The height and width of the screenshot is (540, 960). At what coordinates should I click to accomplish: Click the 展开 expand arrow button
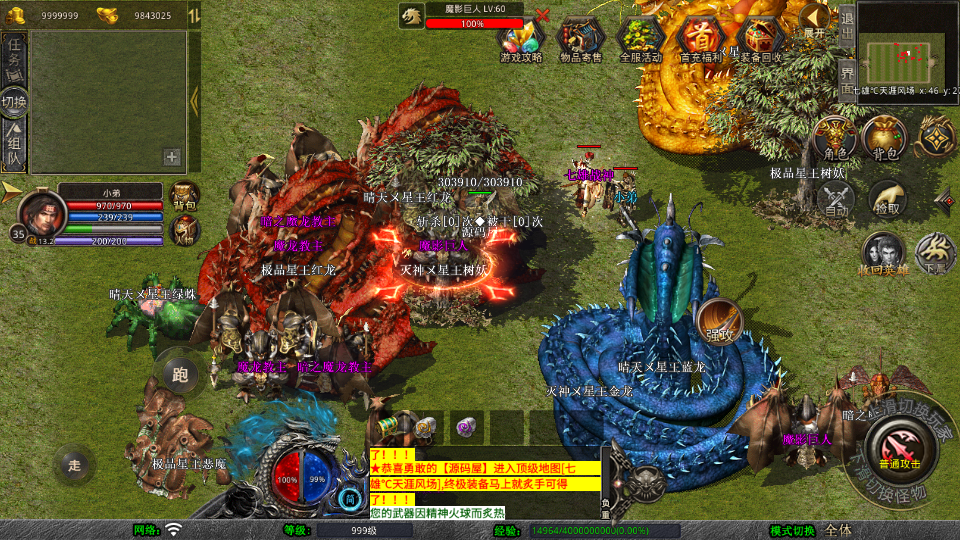(815, 19)
